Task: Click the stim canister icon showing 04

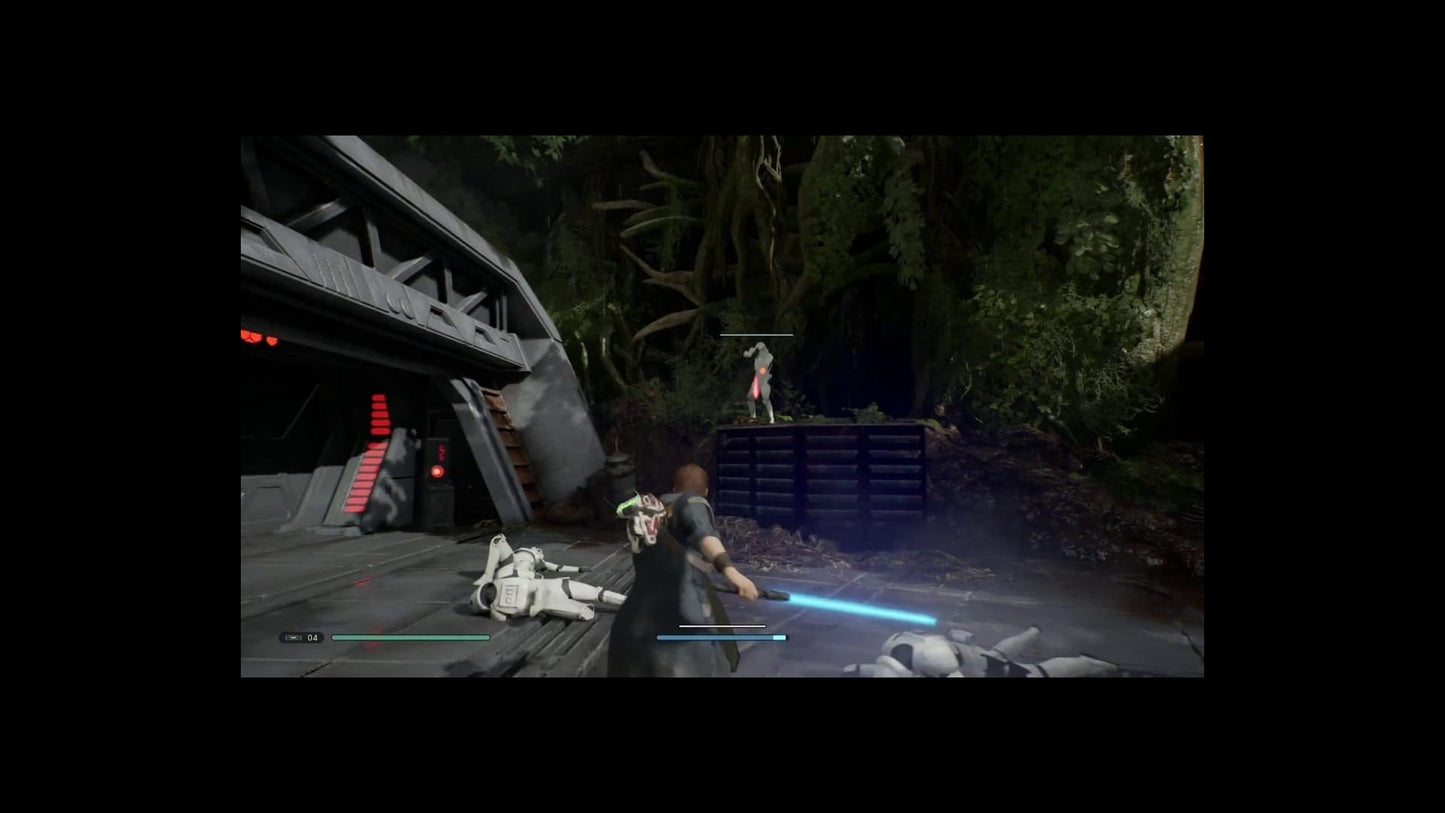Action: (300, 637)
